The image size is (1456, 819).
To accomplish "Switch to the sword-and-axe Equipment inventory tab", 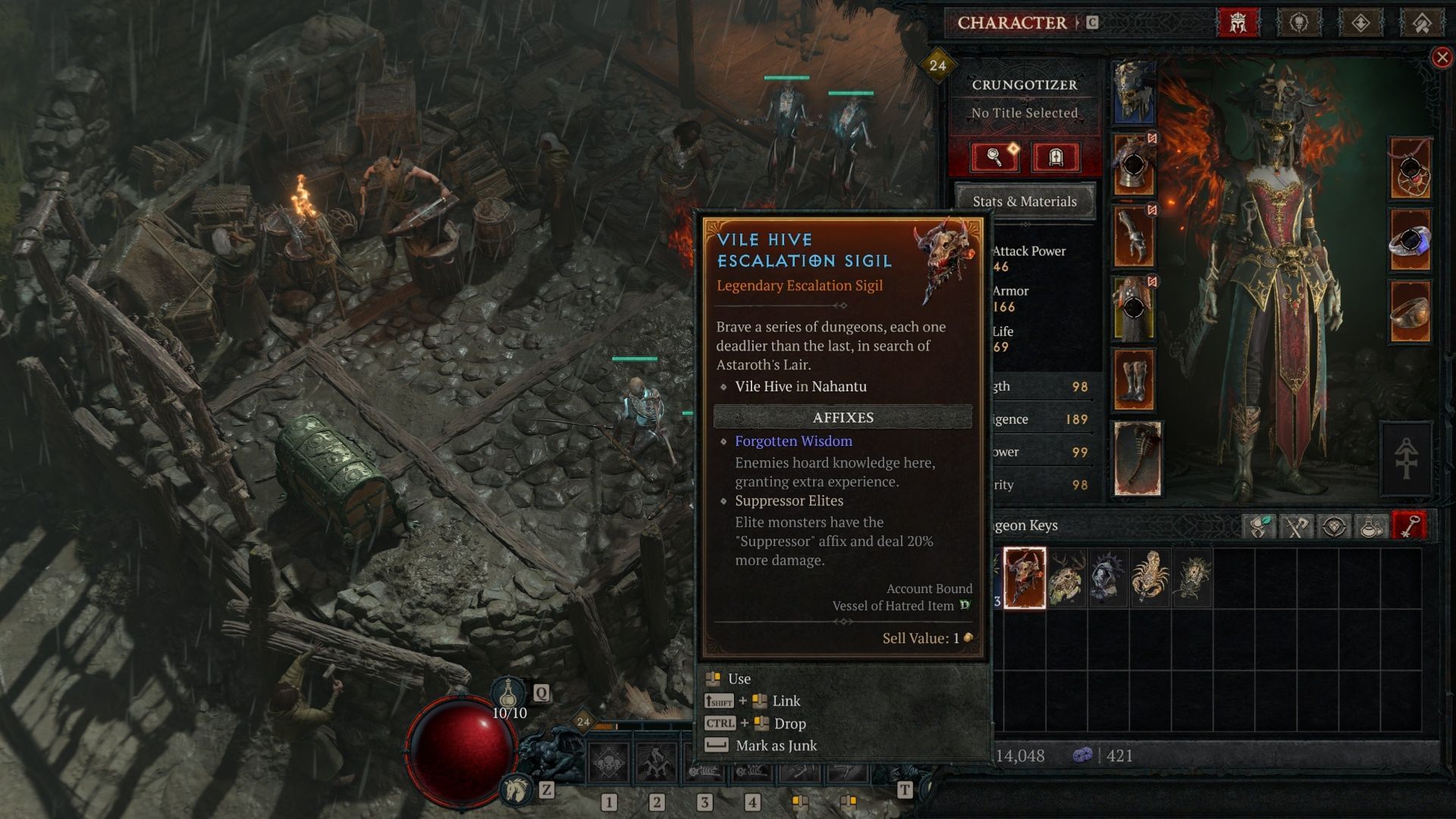I will pos(1296,526).
